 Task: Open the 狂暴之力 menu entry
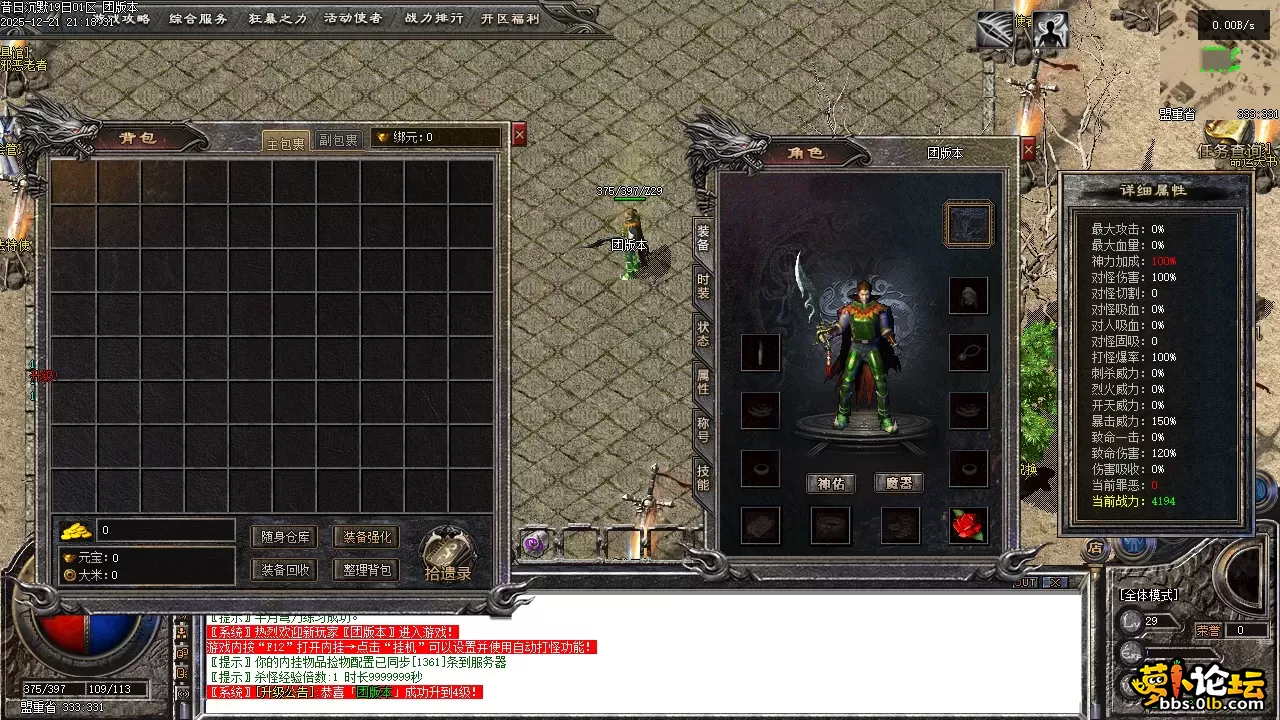tap(277, 18)
